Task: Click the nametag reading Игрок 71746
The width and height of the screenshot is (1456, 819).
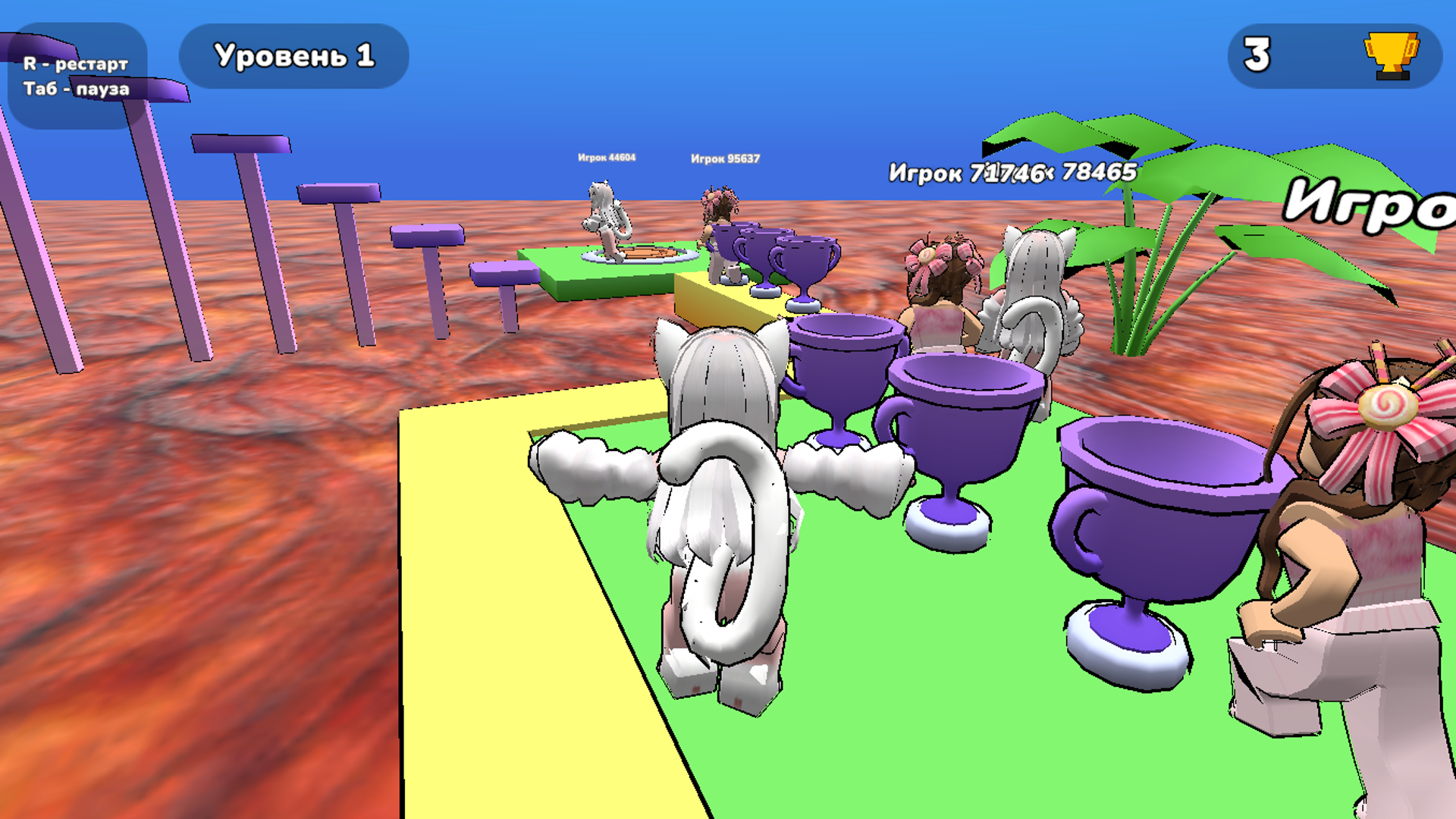Action: point(968,173)
